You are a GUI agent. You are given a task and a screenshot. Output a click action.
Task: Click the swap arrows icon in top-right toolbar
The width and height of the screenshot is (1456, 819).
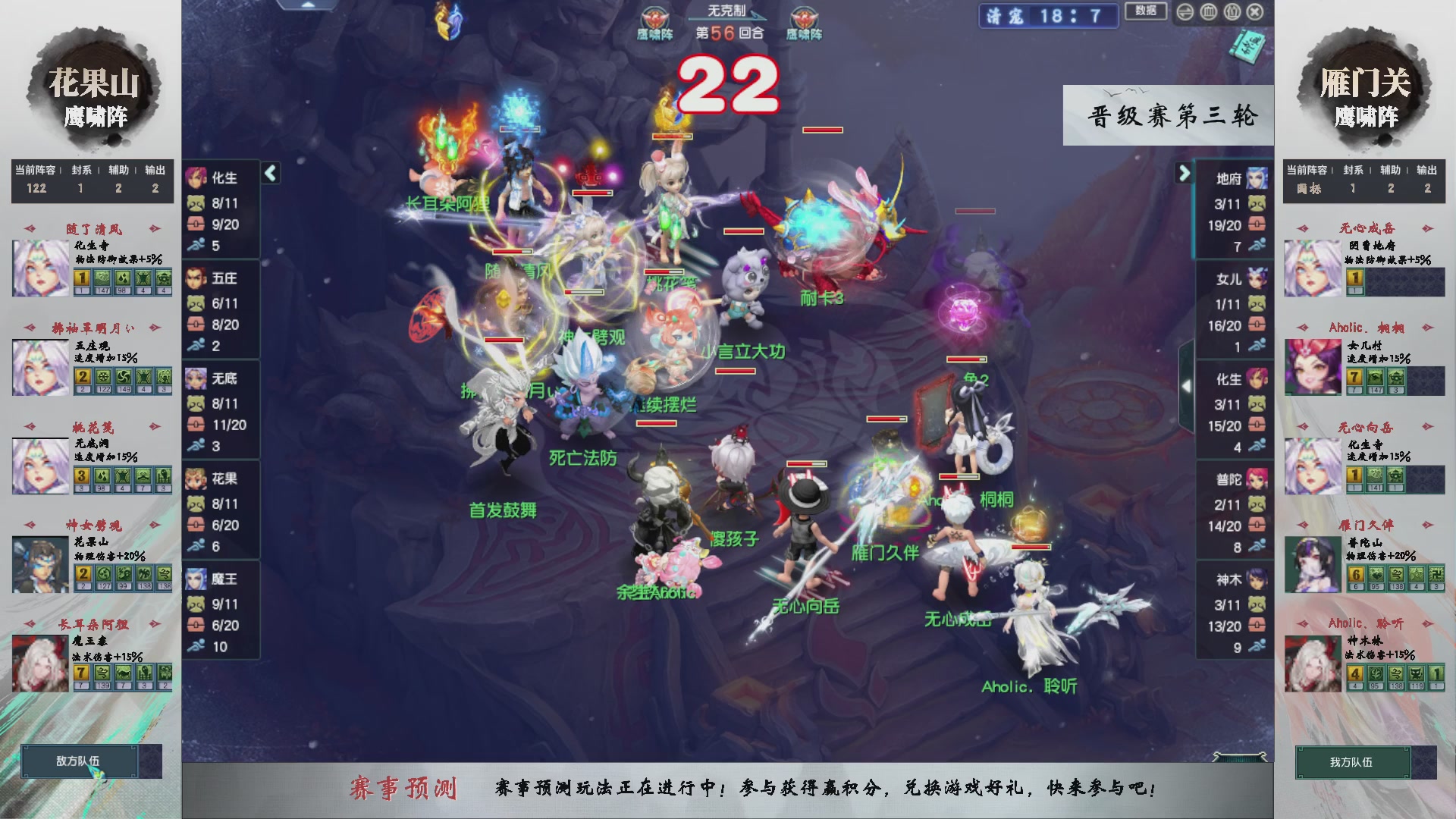click(1185, 11)
